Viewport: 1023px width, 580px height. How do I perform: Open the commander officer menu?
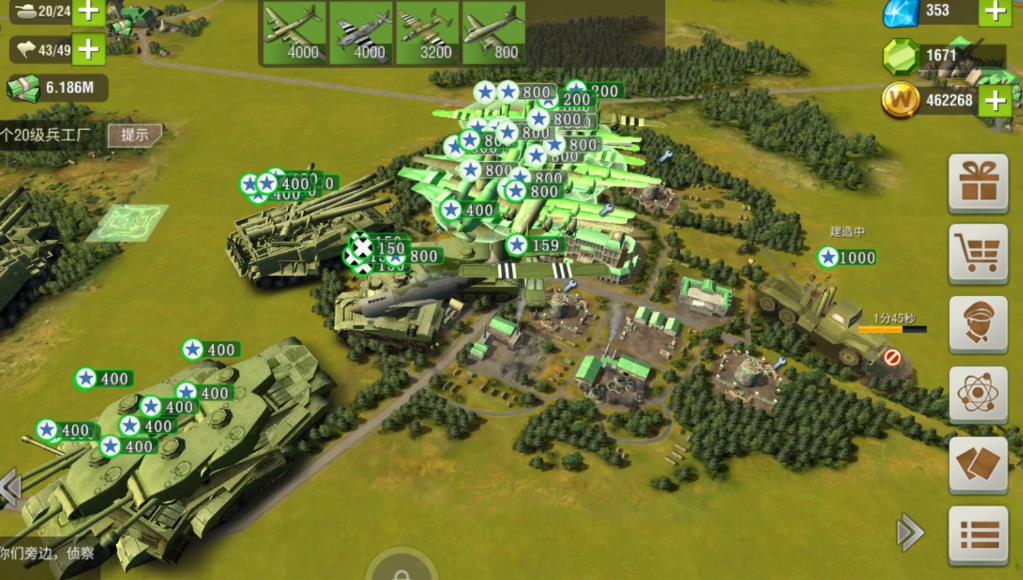coord(977,324)
